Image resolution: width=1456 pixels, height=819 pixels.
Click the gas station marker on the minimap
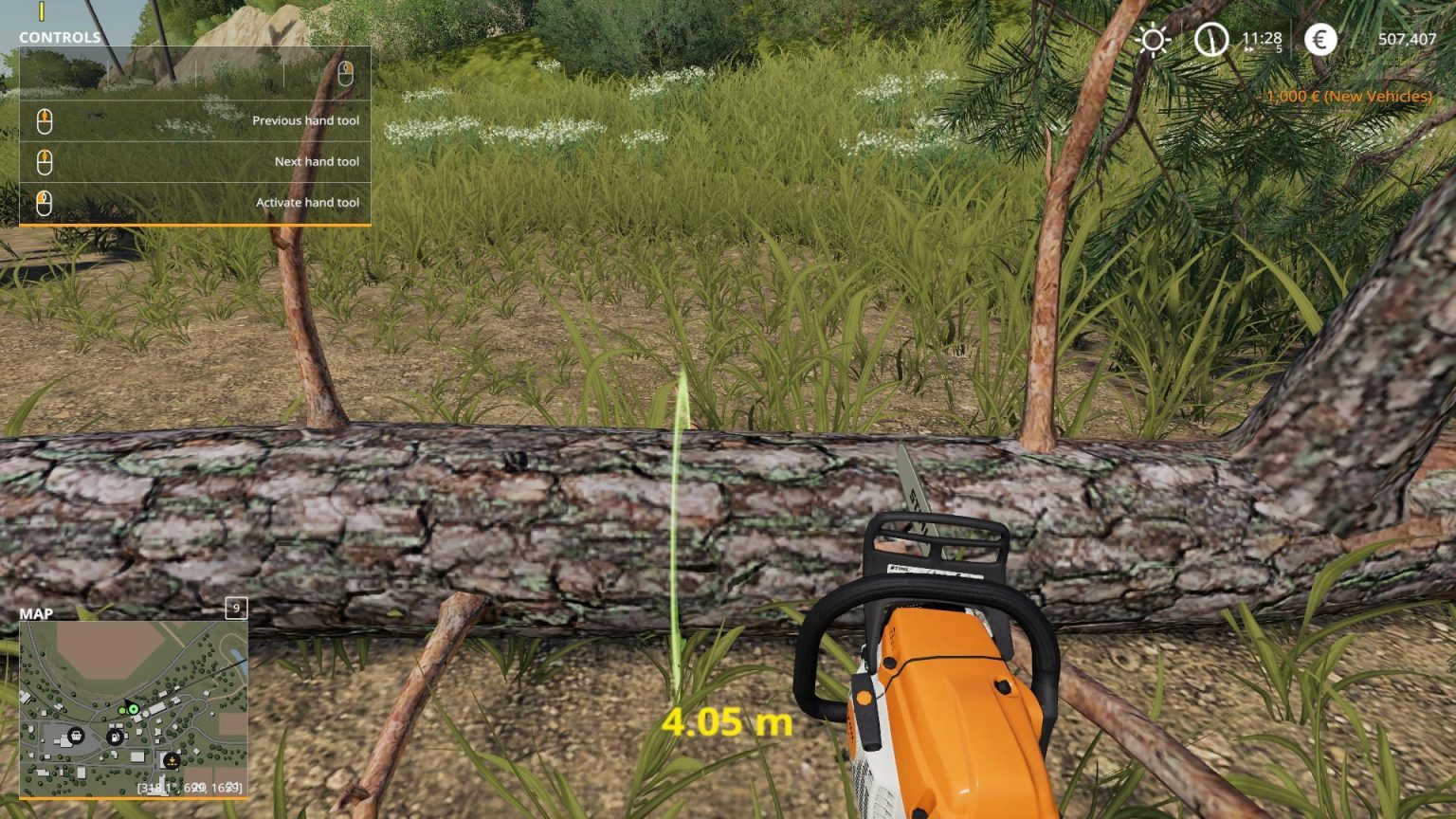(x=116, y=737)
